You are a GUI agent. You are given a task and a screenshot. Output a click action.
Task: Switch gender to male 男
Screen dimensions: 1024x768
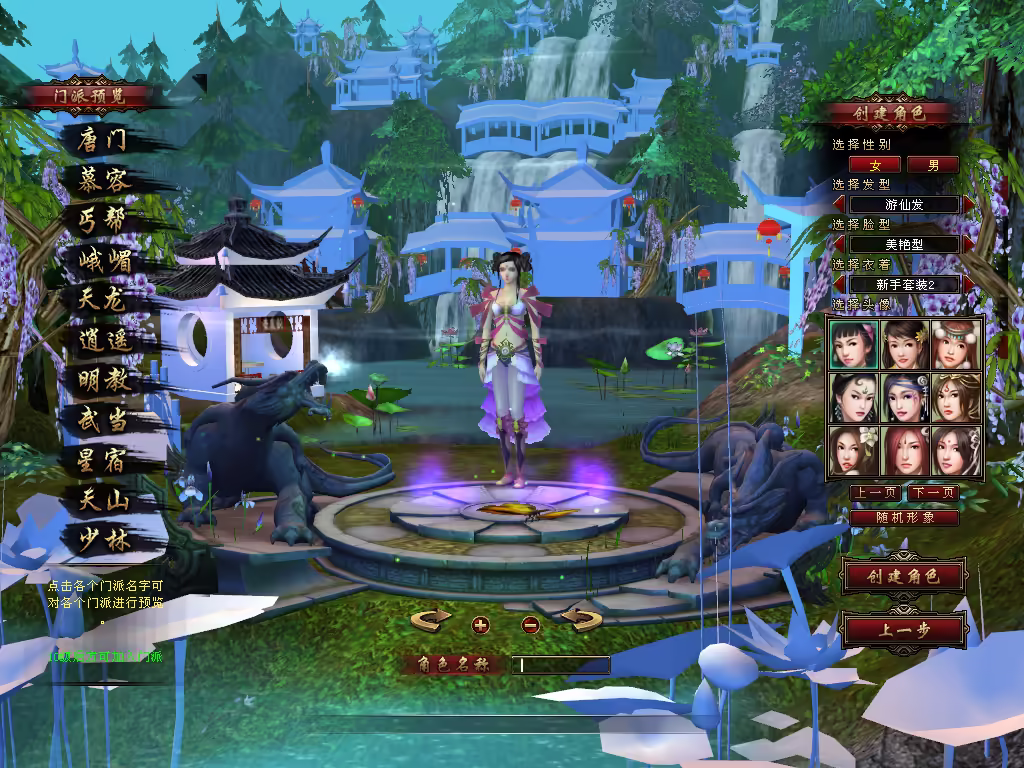click(x=933, y=164)
